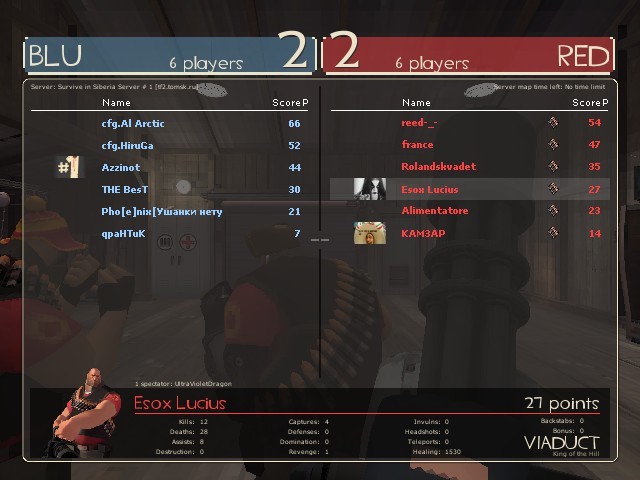Click KAM3AP's avatar picture

coord(370,233)
